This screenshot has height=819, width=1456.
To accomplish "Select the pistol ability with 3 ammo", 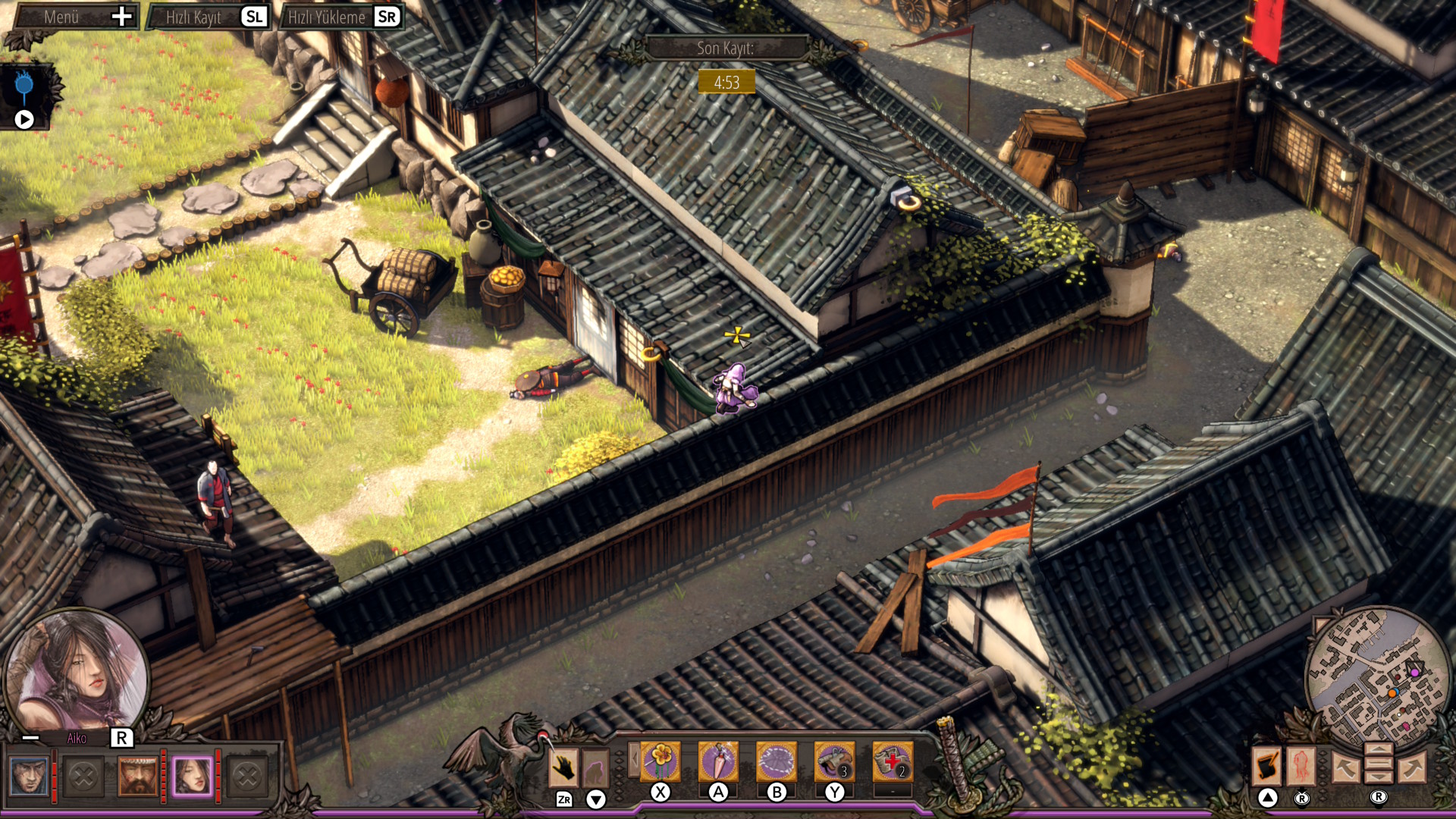I will (834, 761).
